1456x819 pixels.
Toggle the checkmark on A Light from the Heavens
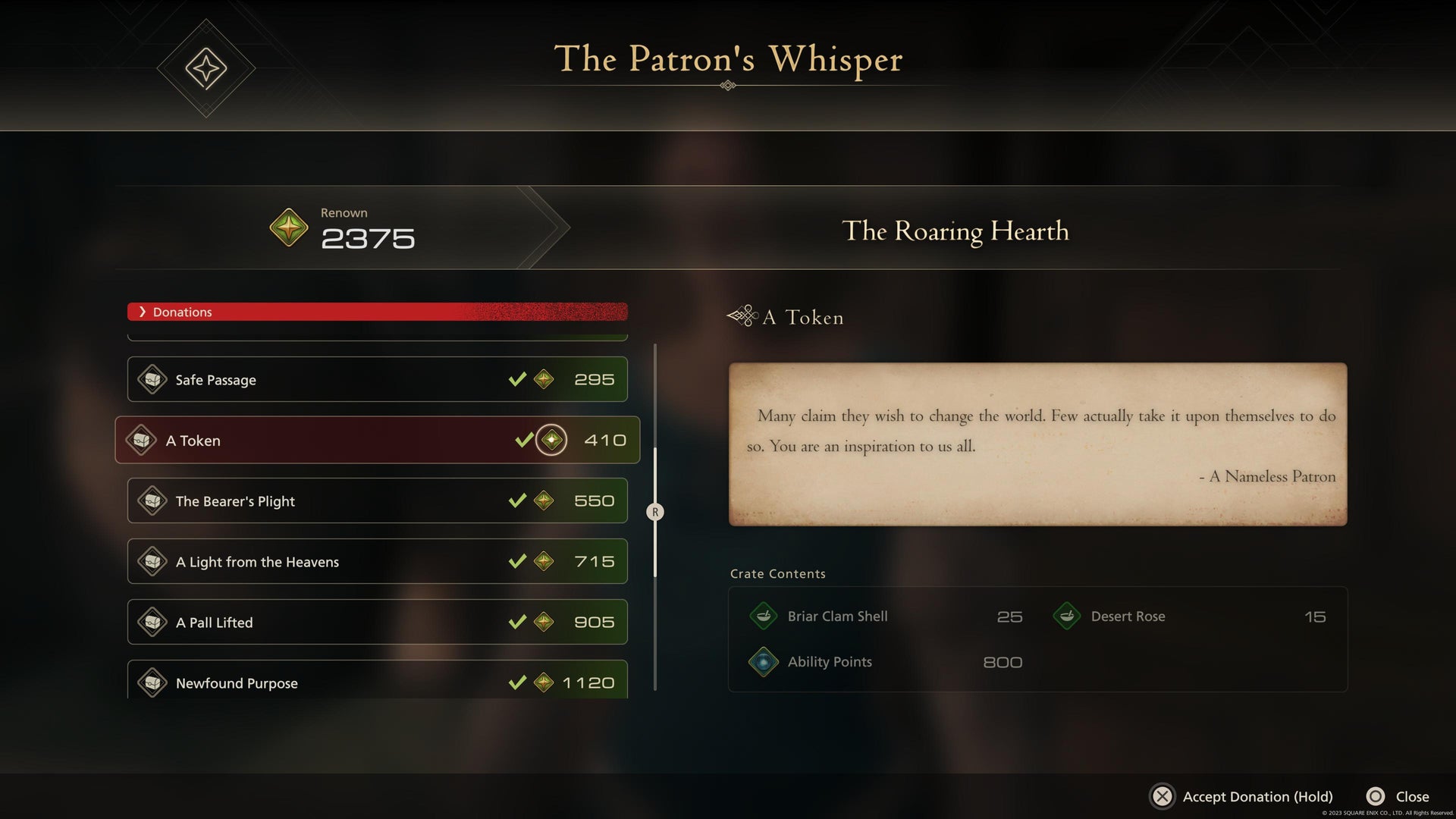click(x=518, y=561)
